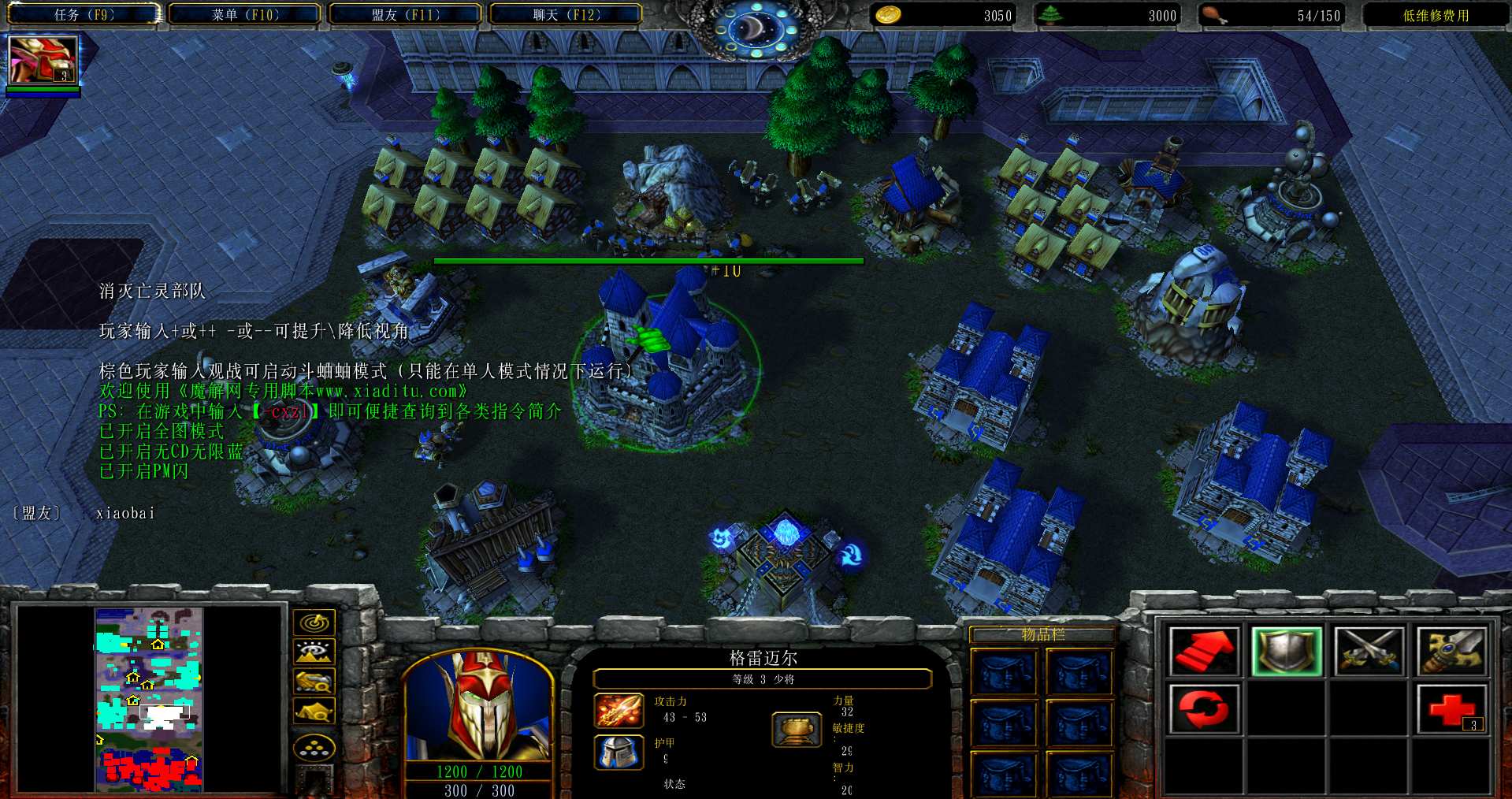Toggle minimap terrain display with the eye icon
Image resolution: width=1512 pixels, height=799 pixels.
(314, 652)
